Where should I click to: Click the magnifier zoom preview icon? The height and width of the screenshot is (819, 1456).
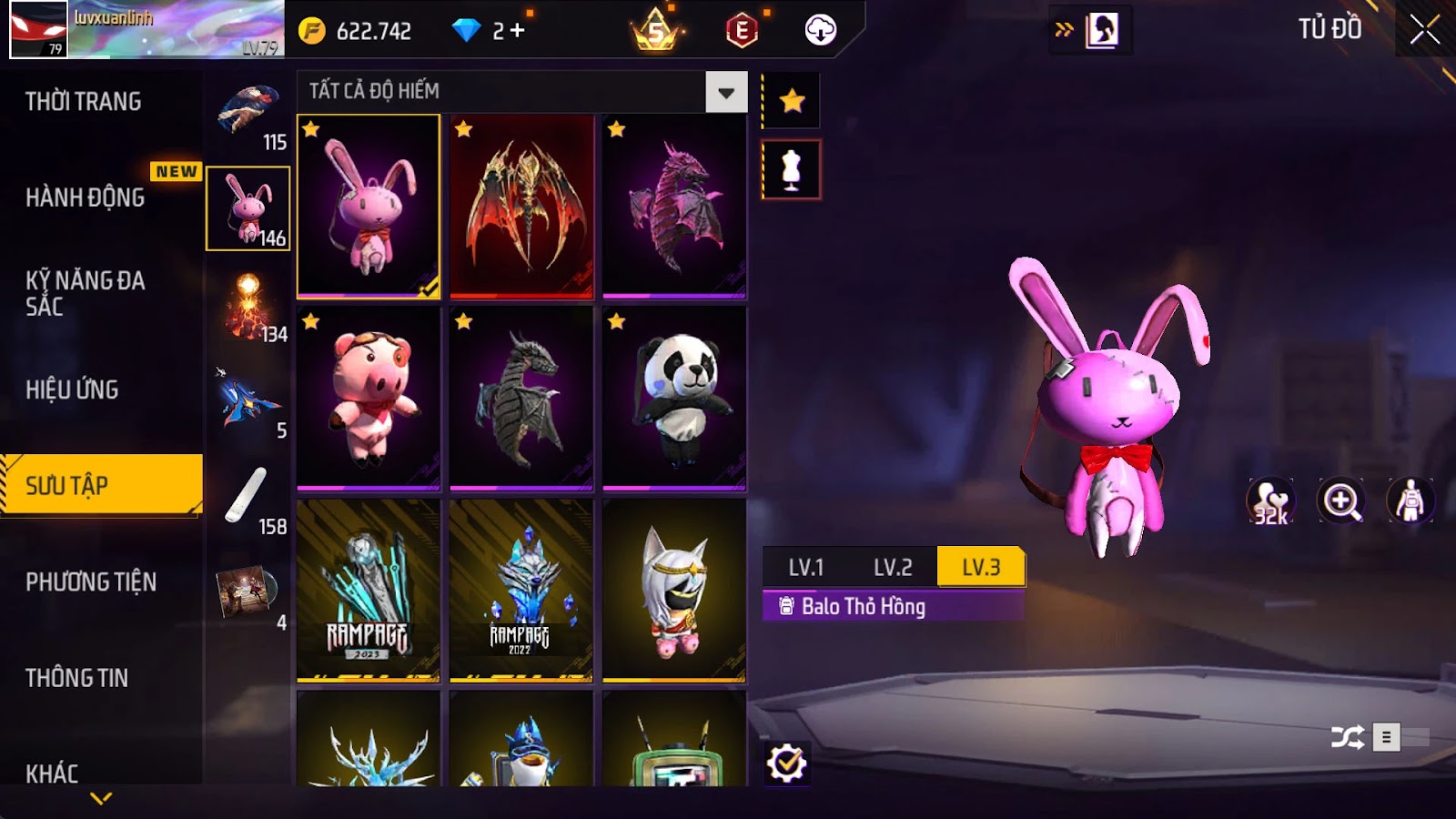coord(1341,501)
